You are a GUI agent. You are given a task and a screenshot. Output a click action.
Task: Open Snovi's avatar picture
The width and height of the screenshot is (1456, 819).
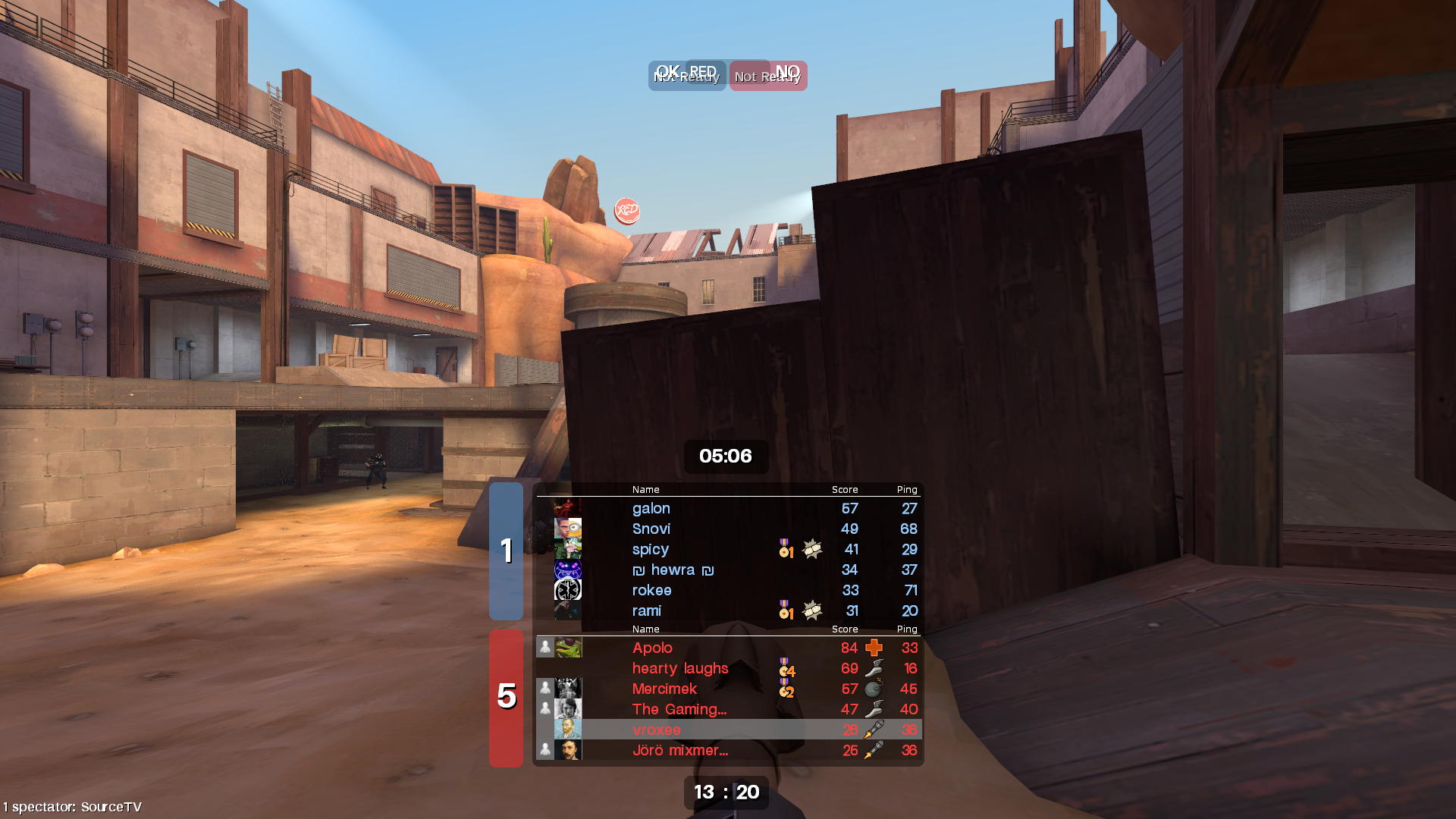pos(568,529)
